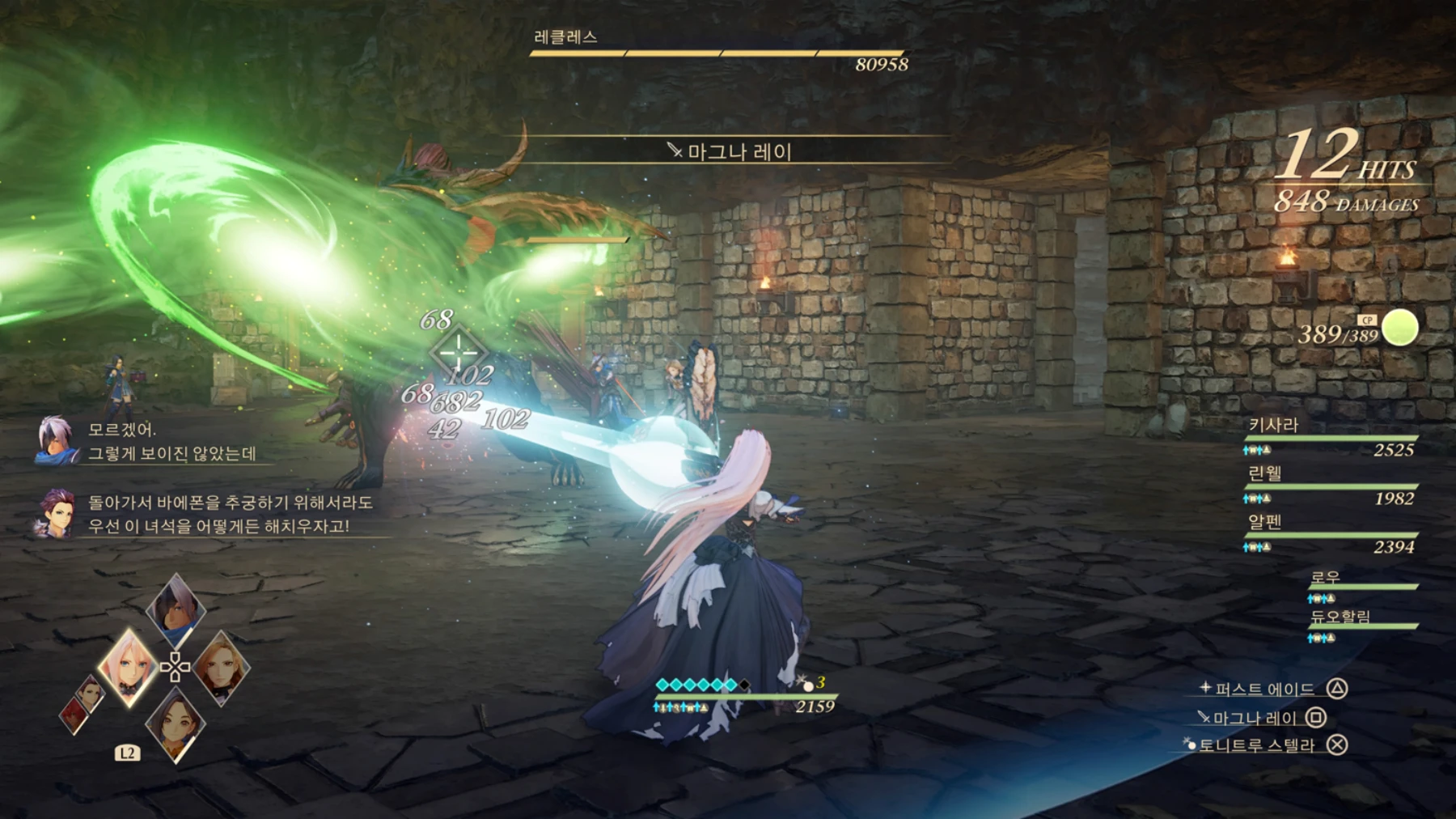This screenshot has width=1456, height=819.
Task: Choose Shionne's highlighted pink-haired portrait
Action: pyautogui.click(x=128, y=668)
